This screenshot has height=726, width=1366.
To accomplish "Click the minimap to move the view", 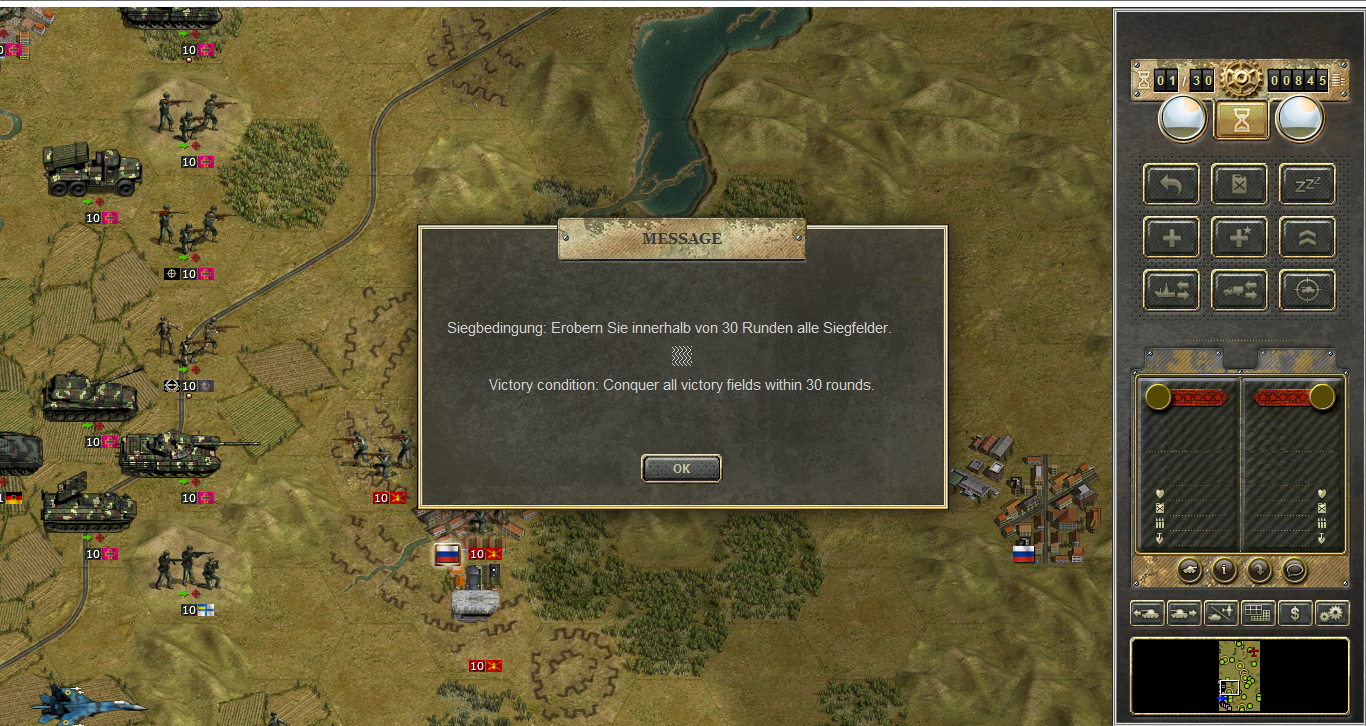I will click(x=1239, y=676).
